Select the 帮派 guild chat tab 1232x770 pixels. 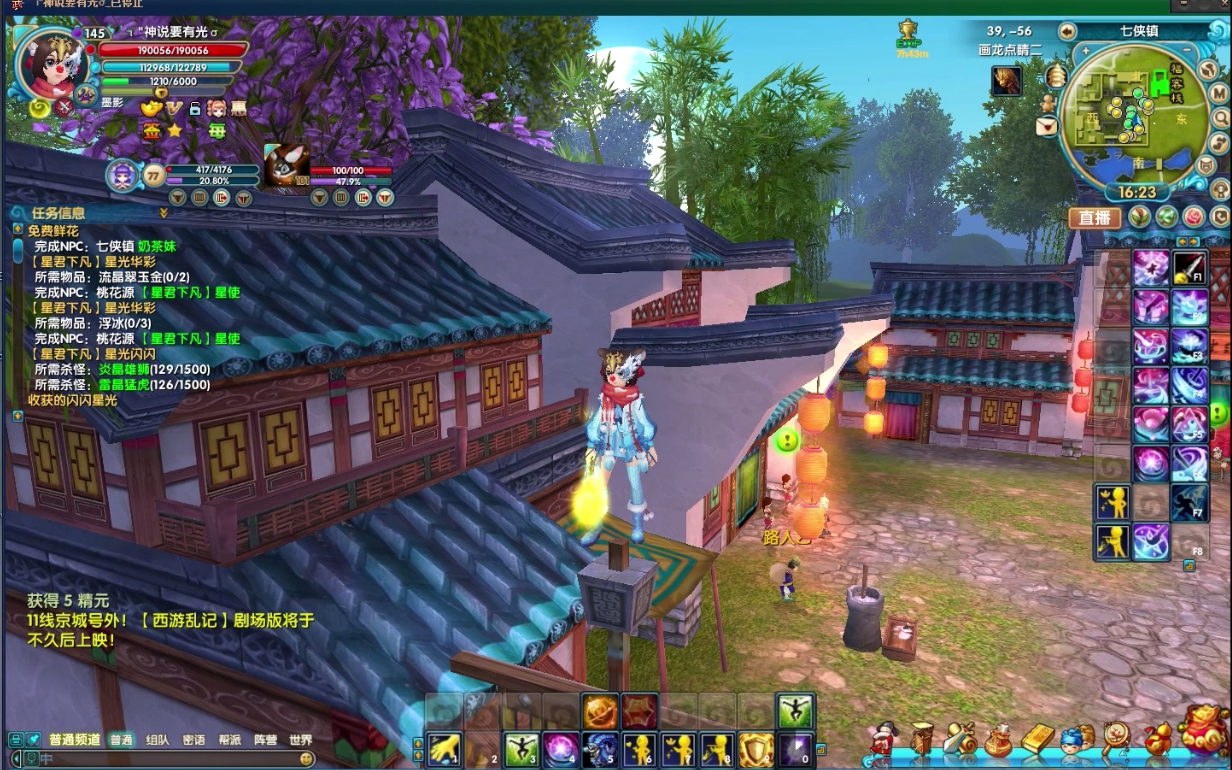(229, 740)
